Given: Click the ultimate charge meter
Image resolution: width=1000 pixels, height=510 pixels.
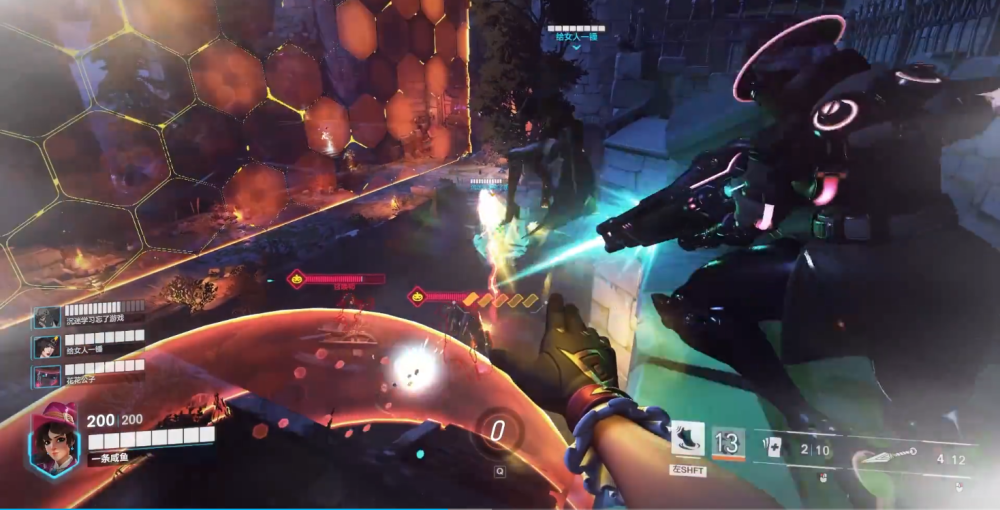Looking at the screenshot, I should point(497,432).
